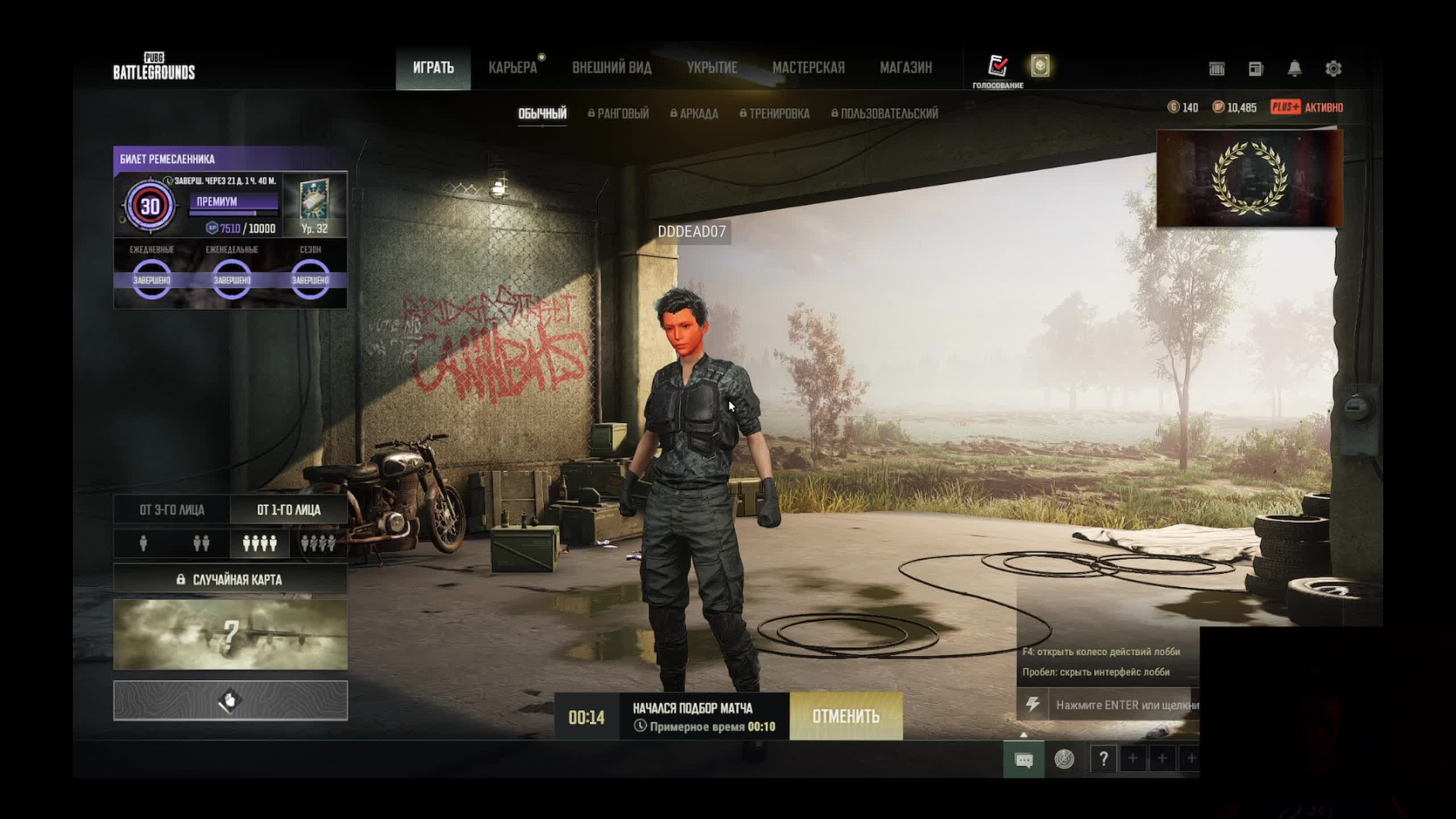Click the СЛУЧАЙНАЯ КАРТА map selector
This screenshot has height=819, width=1456.
[x=230, y=579]
